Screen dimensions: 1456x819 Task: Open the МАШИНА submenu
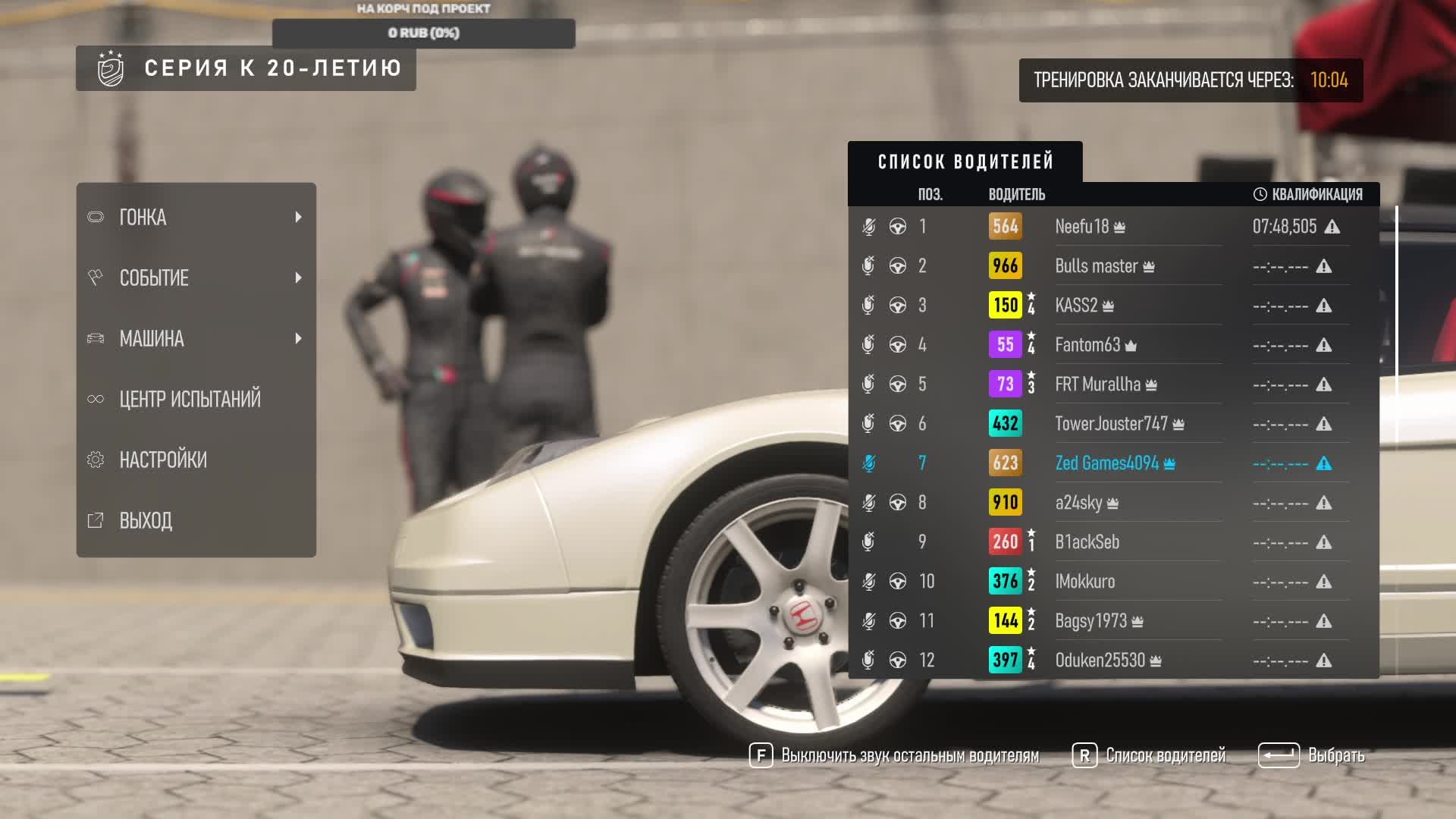pos(196,339)
